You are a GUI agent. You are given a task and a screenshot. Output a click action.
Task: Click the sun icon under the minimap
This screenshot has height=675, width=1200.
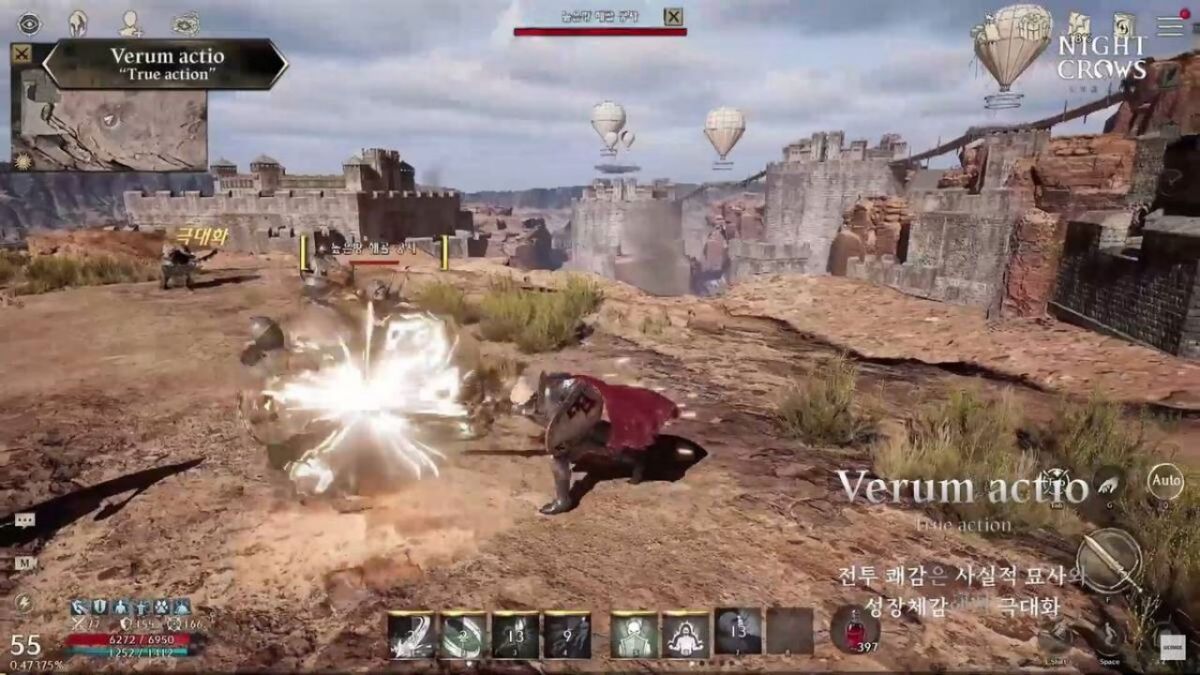point(21,161)
